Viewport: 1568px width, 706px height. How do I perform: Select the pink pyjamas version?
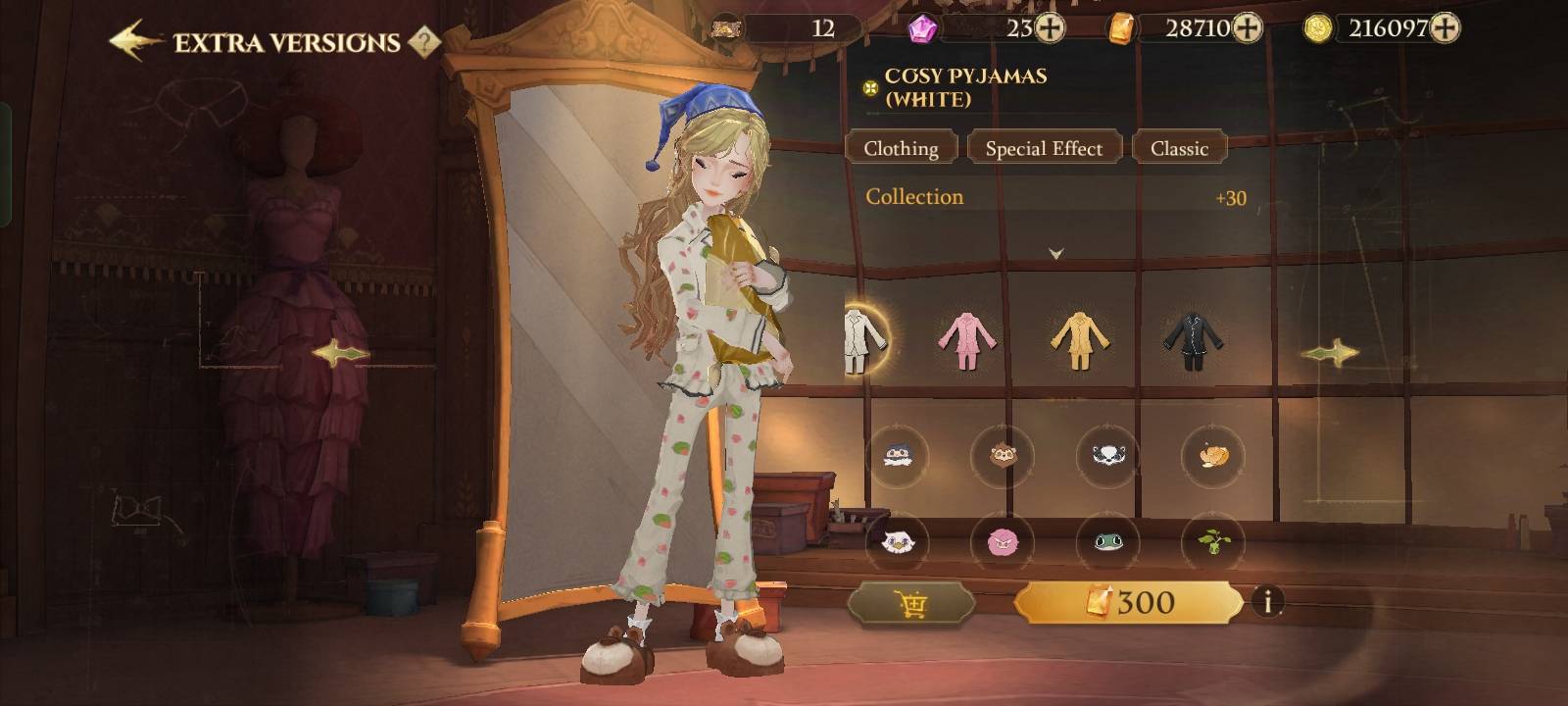click(x=966, y=339)
